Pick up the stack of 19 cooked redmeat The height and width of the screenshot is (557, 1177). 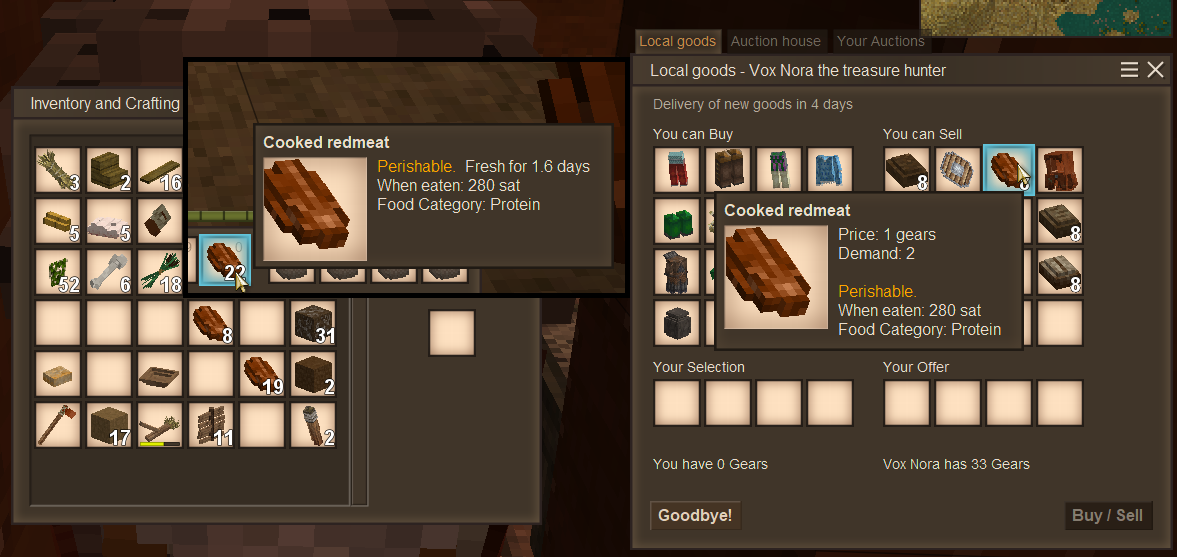pos(262,374)
